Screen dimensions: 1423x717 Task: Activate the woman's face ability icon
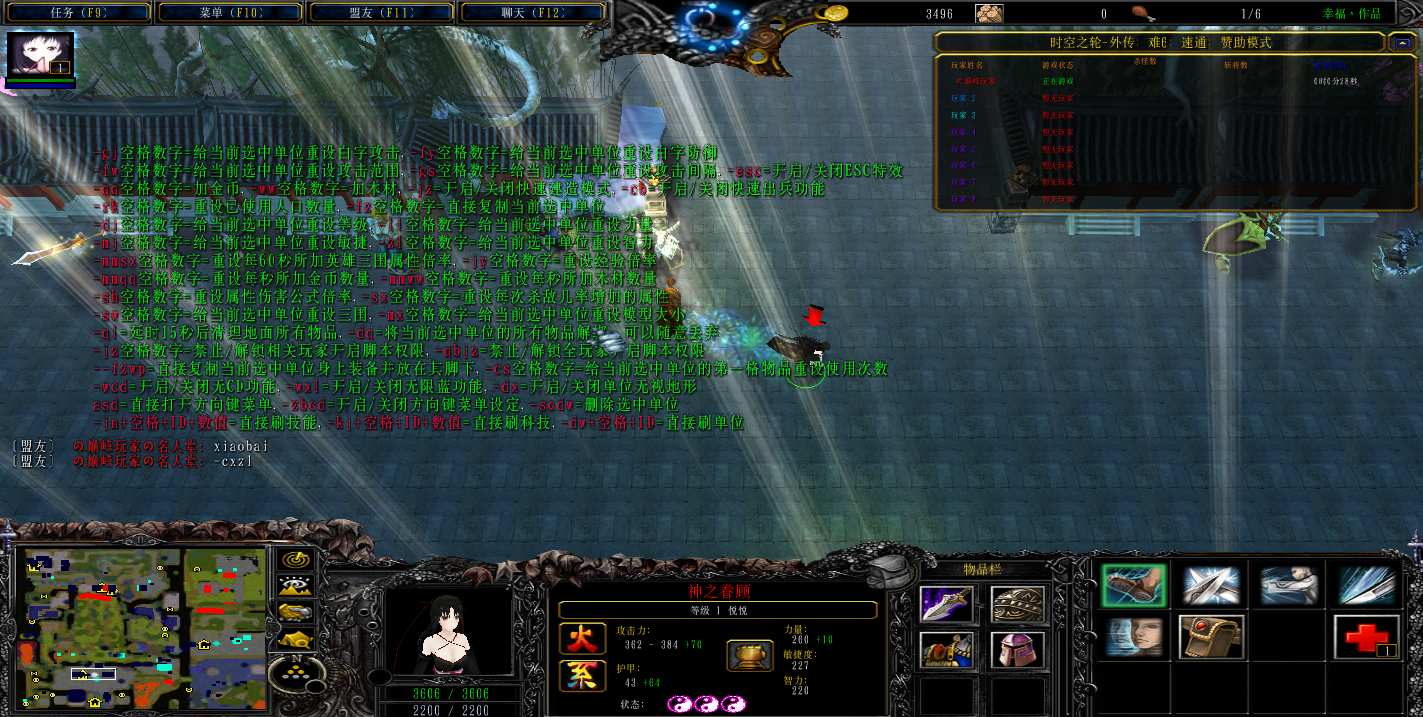(1134, 637)
